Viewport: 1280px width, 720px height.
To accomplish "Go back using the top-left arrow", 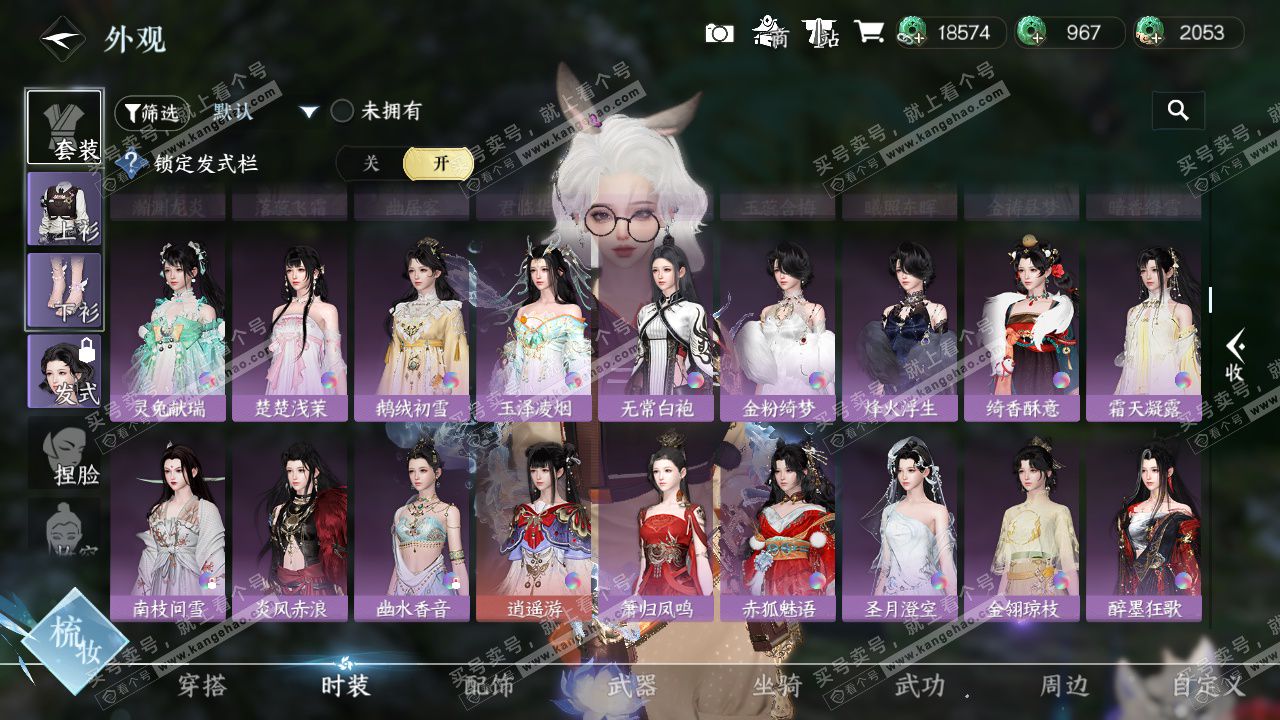I will click(62, 40).
